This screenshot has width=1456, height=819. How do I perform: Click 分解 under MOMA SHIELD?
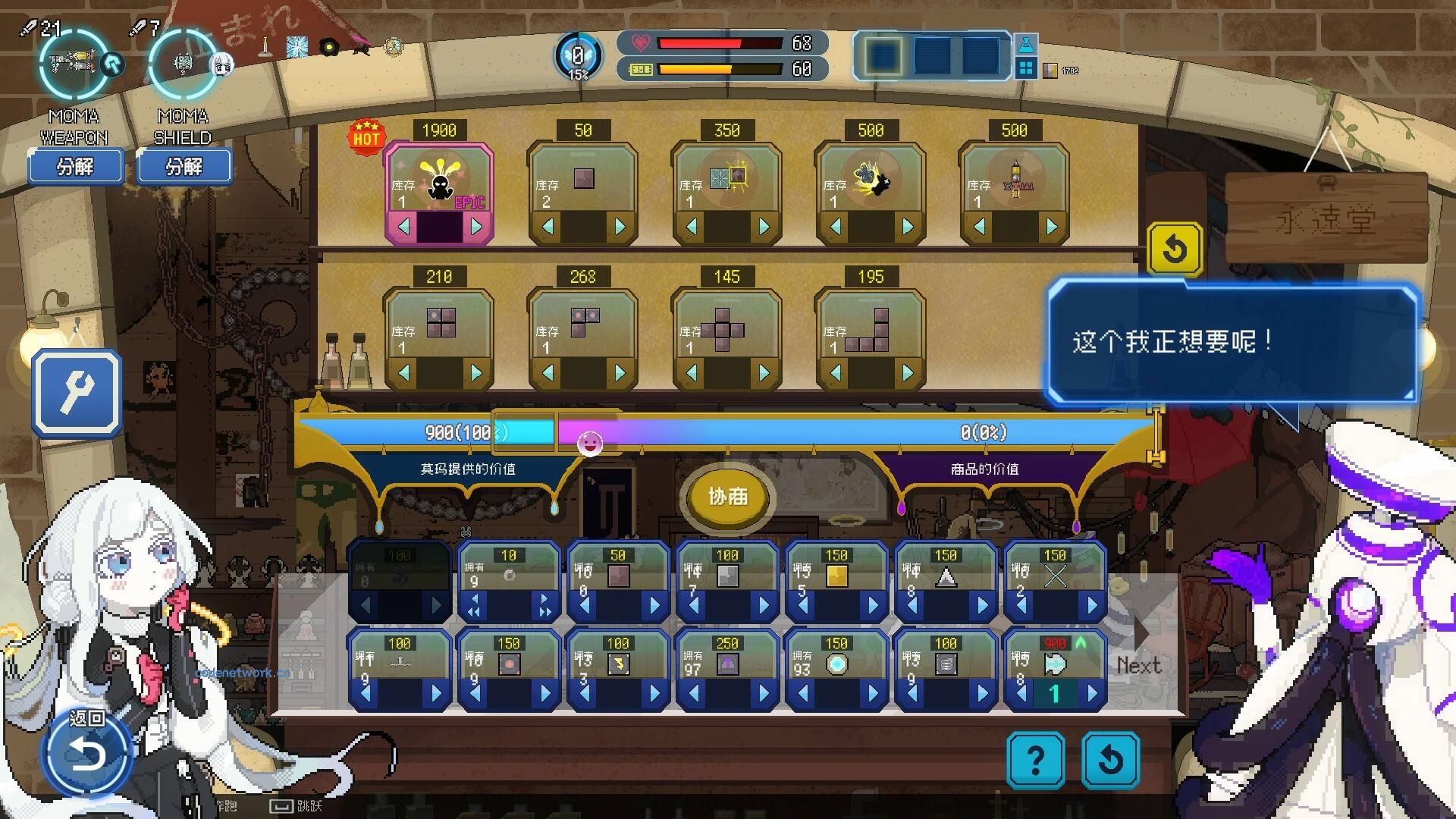[184, 166]
